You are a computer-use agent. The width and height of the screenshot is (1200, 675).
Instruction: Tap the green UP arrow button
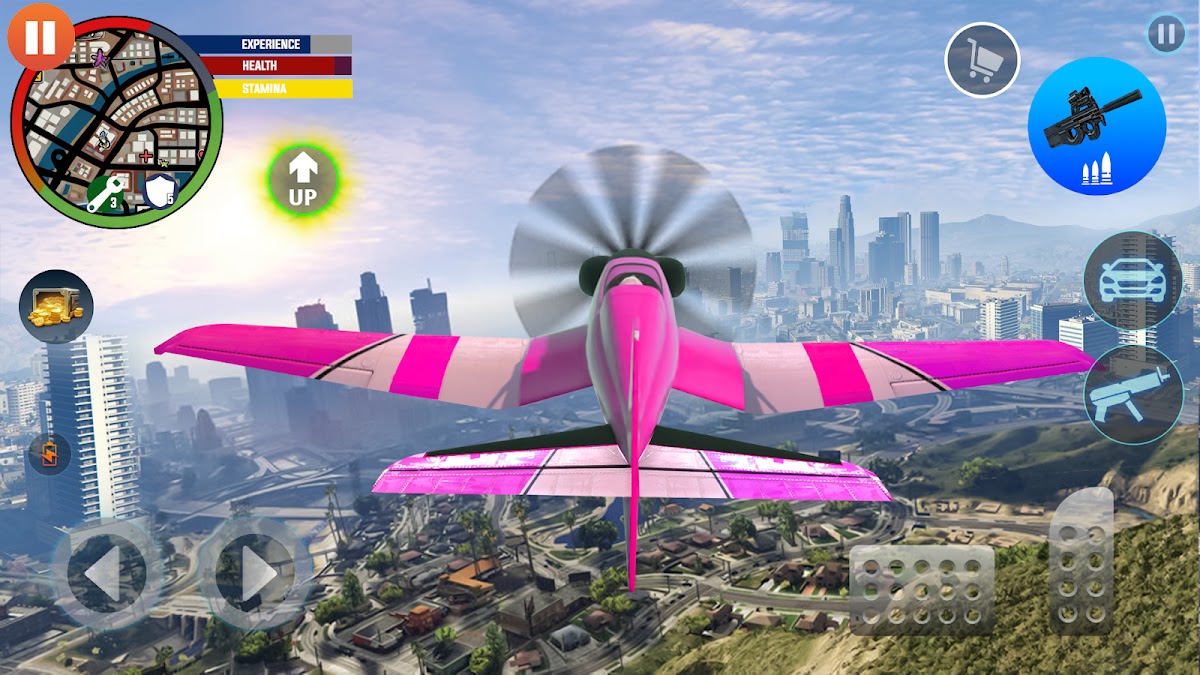303,181
